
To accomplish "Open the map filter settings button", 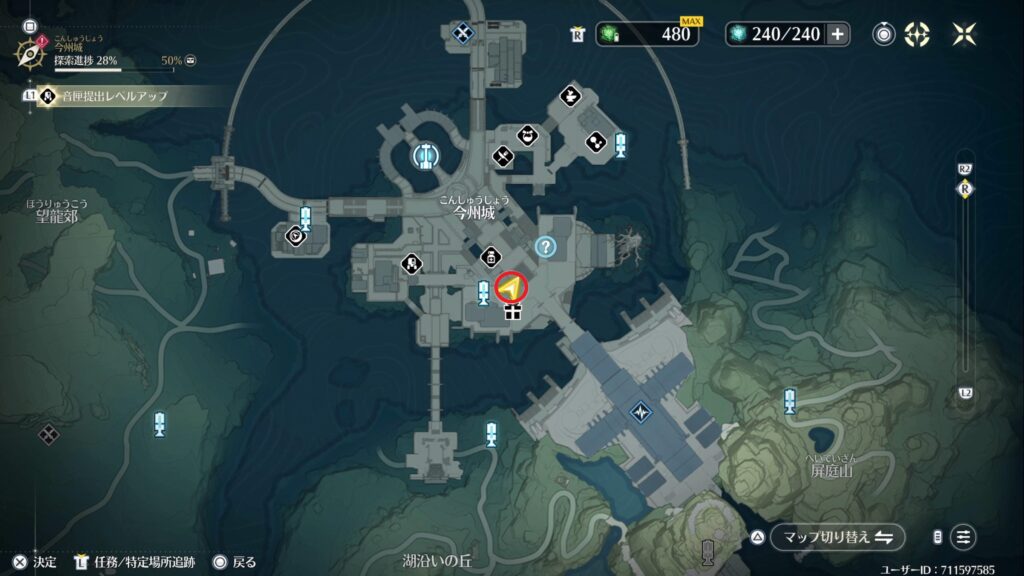I will [x=963, y=537].
